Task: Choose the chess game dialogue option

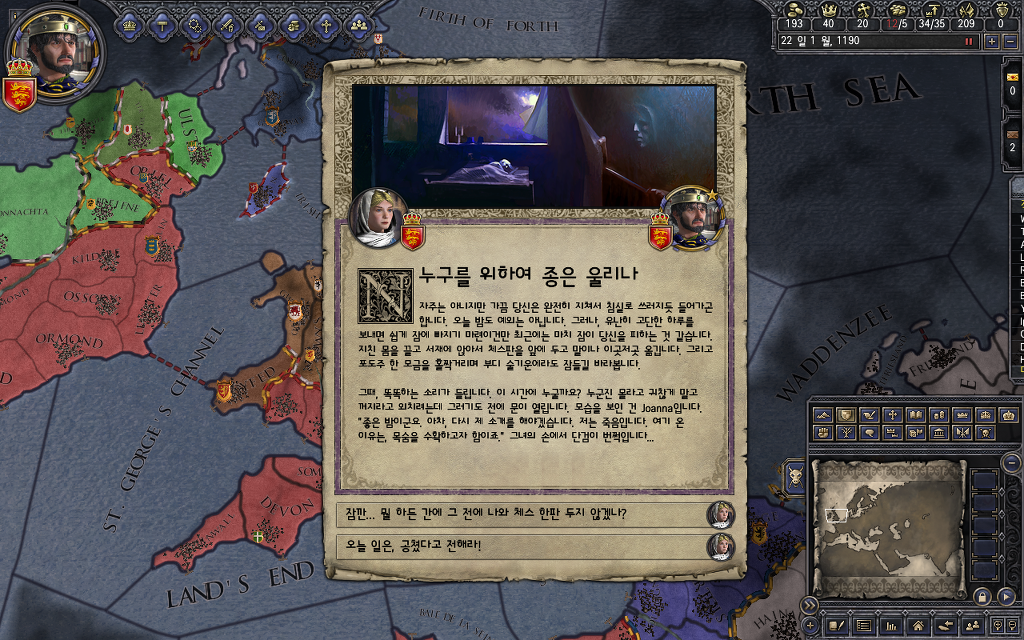Action: click(520, 514)
